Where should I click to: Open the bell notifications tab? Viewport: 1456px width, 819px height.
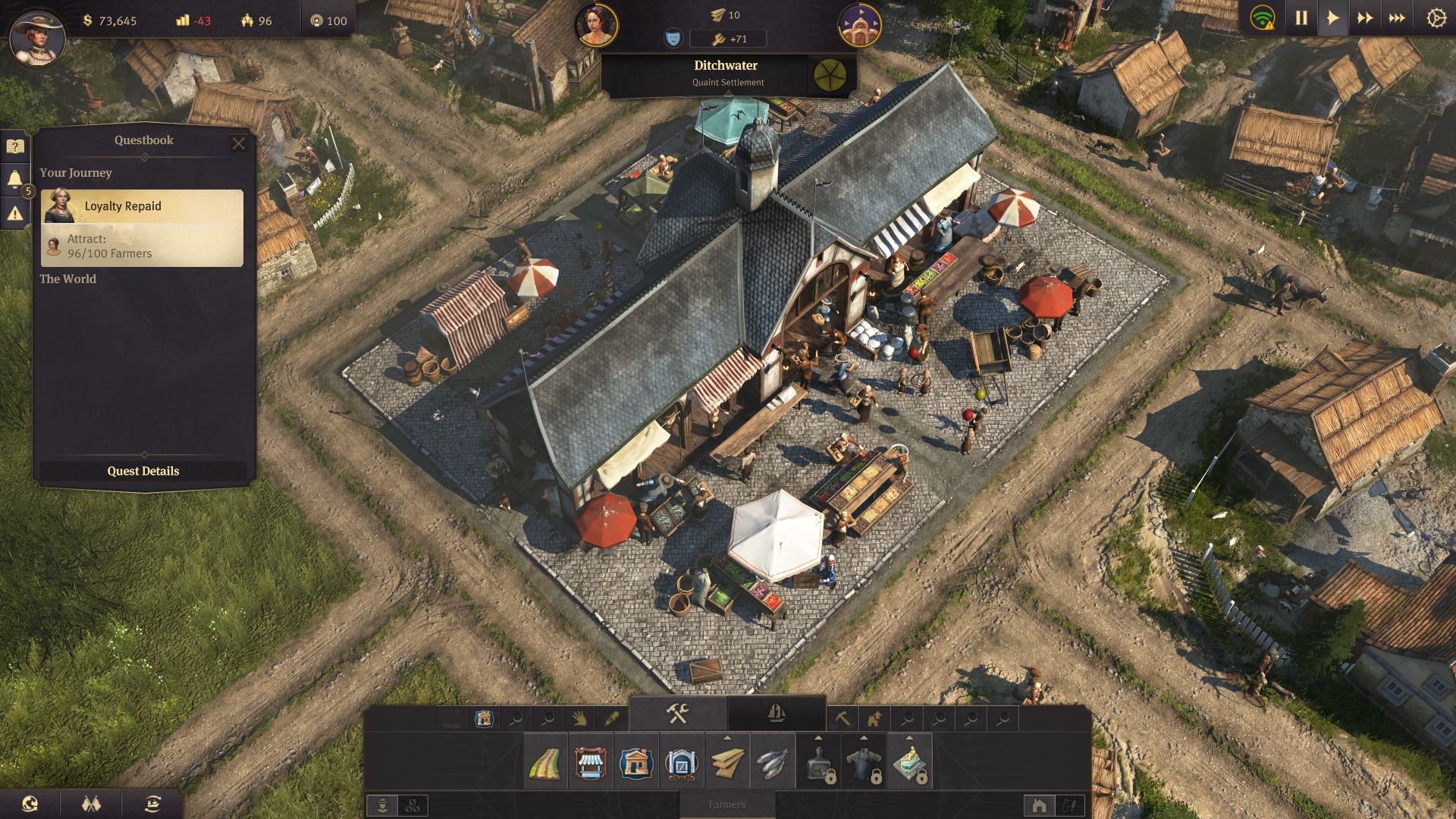pyautogui.click(x=15, y=180)
